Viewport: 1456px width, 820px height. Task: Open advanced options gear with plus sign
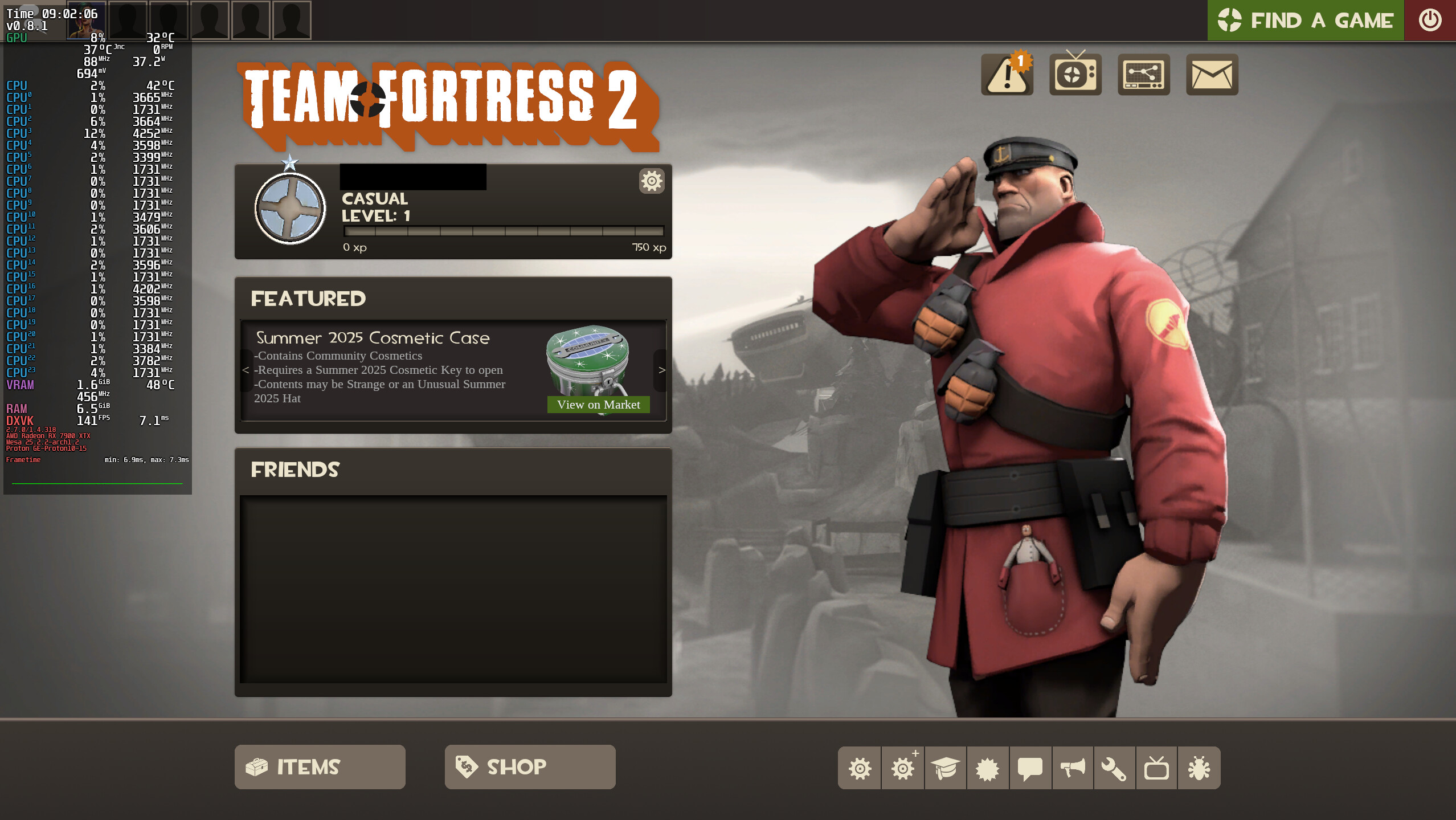coord(903,768)
